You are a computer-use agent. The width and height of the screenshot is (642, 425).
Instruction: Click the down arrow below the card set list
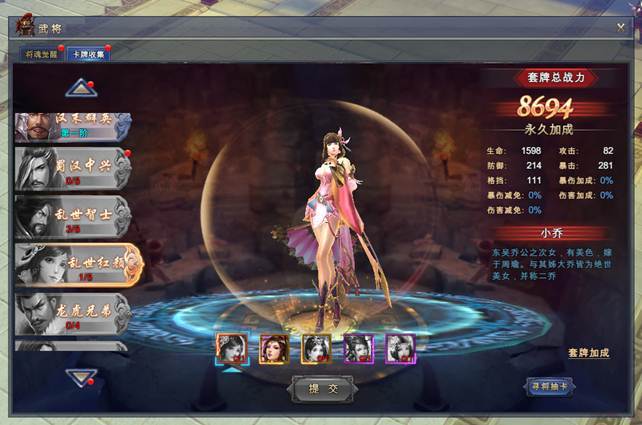click(80, 376)
